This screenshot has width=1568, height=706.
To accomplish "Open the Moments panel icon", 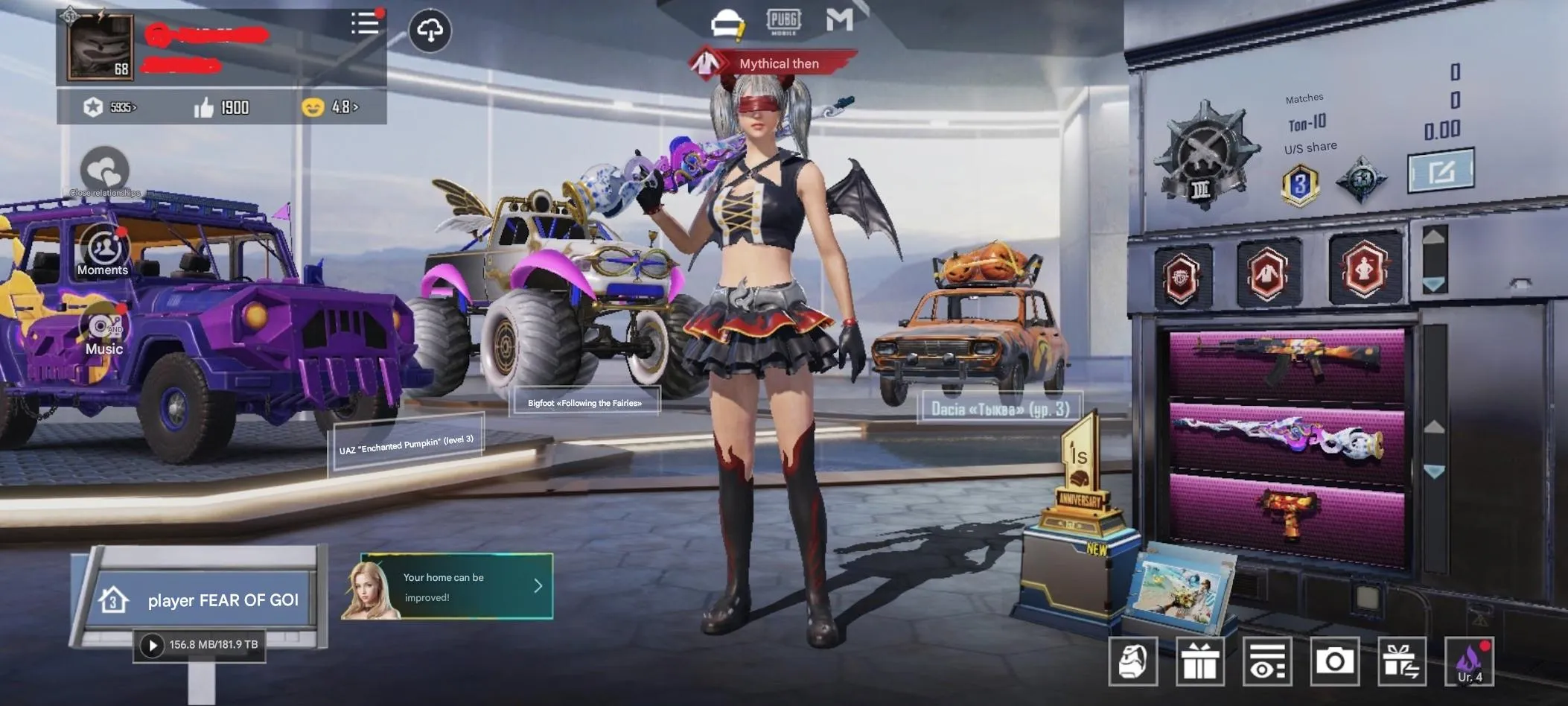I will click(103, 246).
